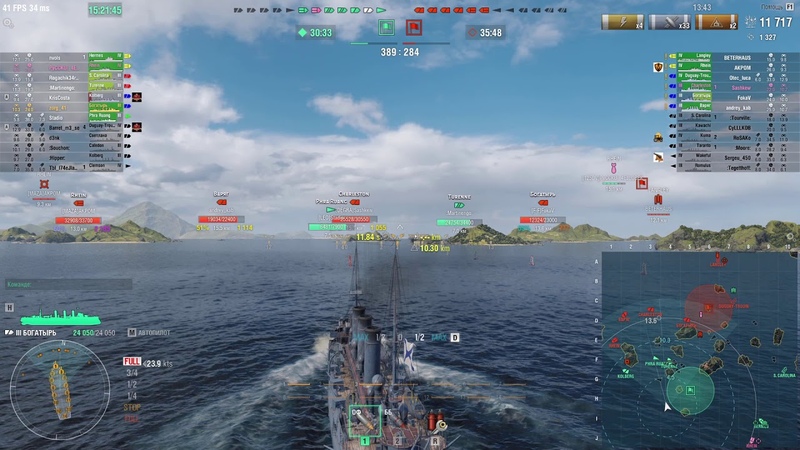Click the tactical minimap

click(x=698, y=347)
